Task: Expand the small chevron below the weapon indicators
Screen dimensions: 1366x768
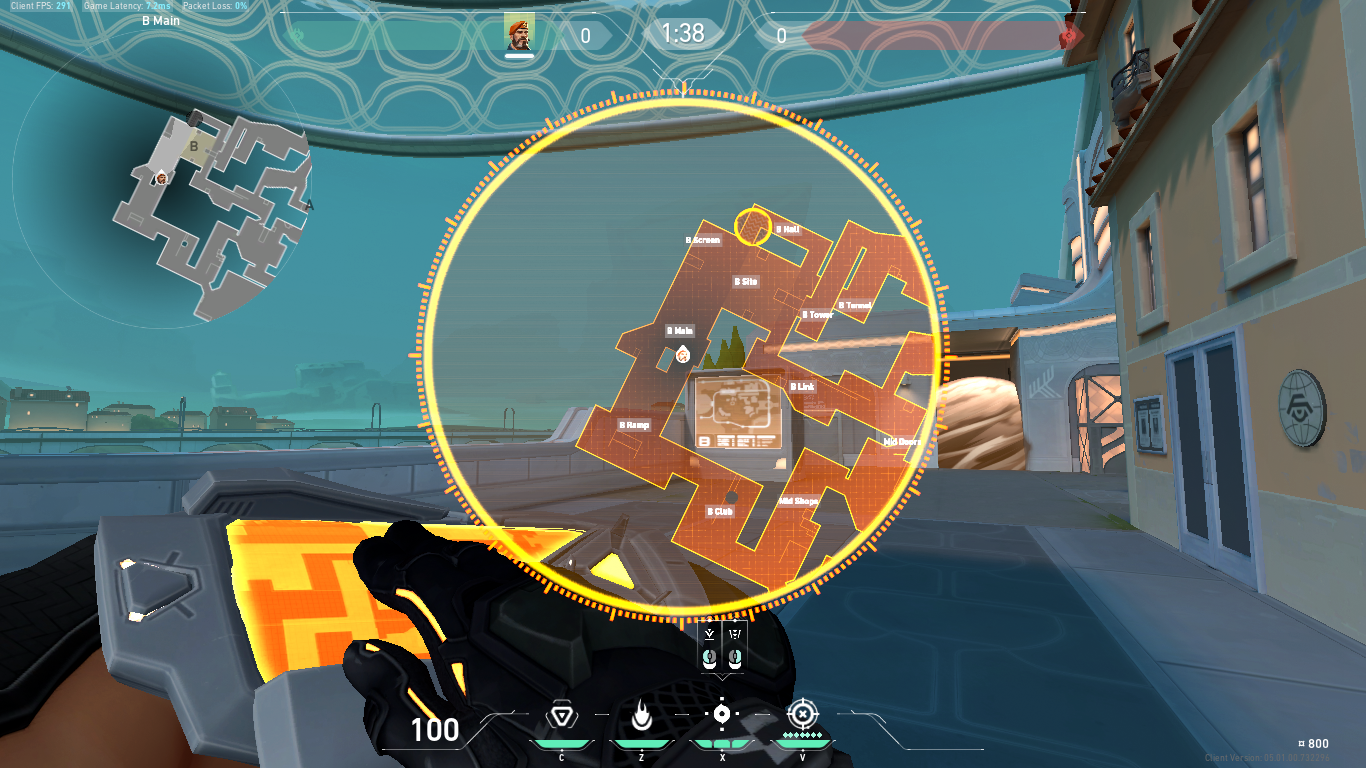Action: pyautogui.click(x=723, y=677)
